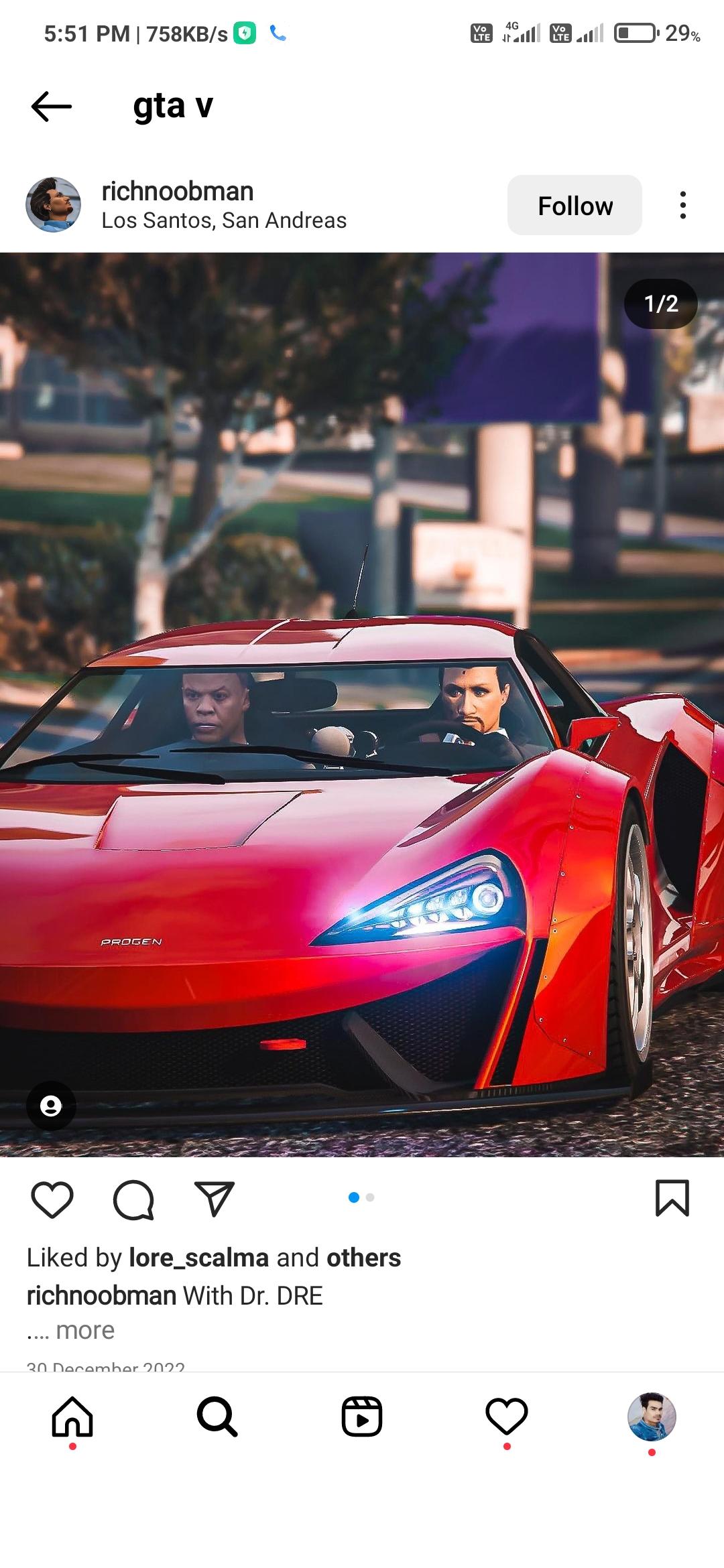Switch to the Reels tab

[362, 1417]
